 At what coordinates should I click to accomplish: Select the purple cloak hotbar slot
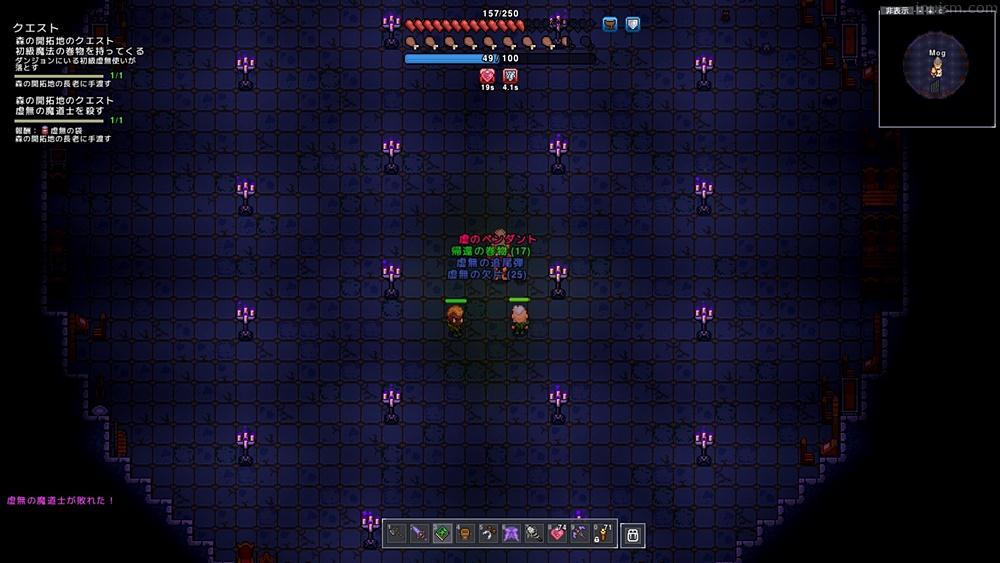(511, 534)
